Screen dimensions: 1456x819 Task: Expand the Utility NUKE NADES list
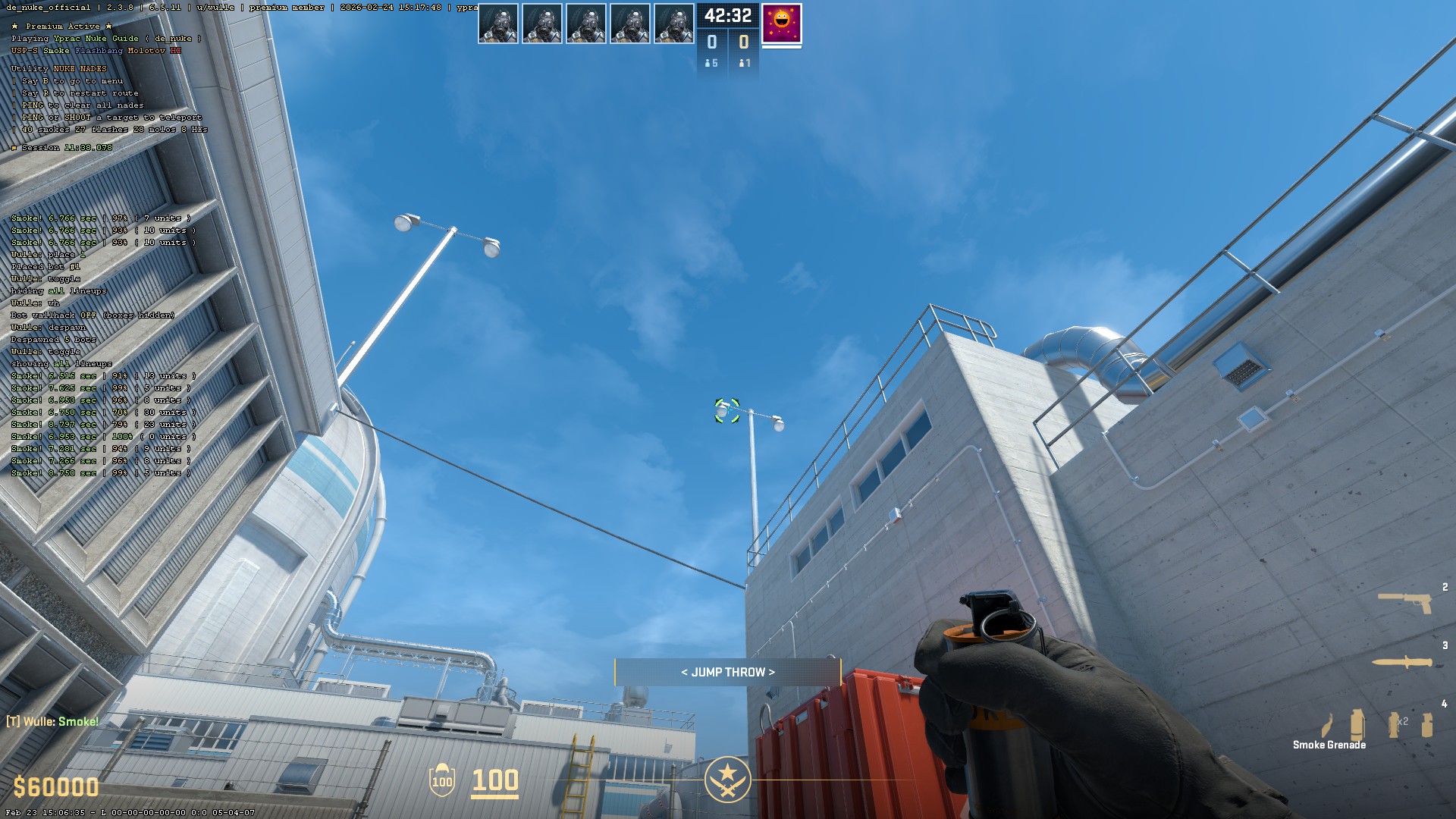[58, 67]
